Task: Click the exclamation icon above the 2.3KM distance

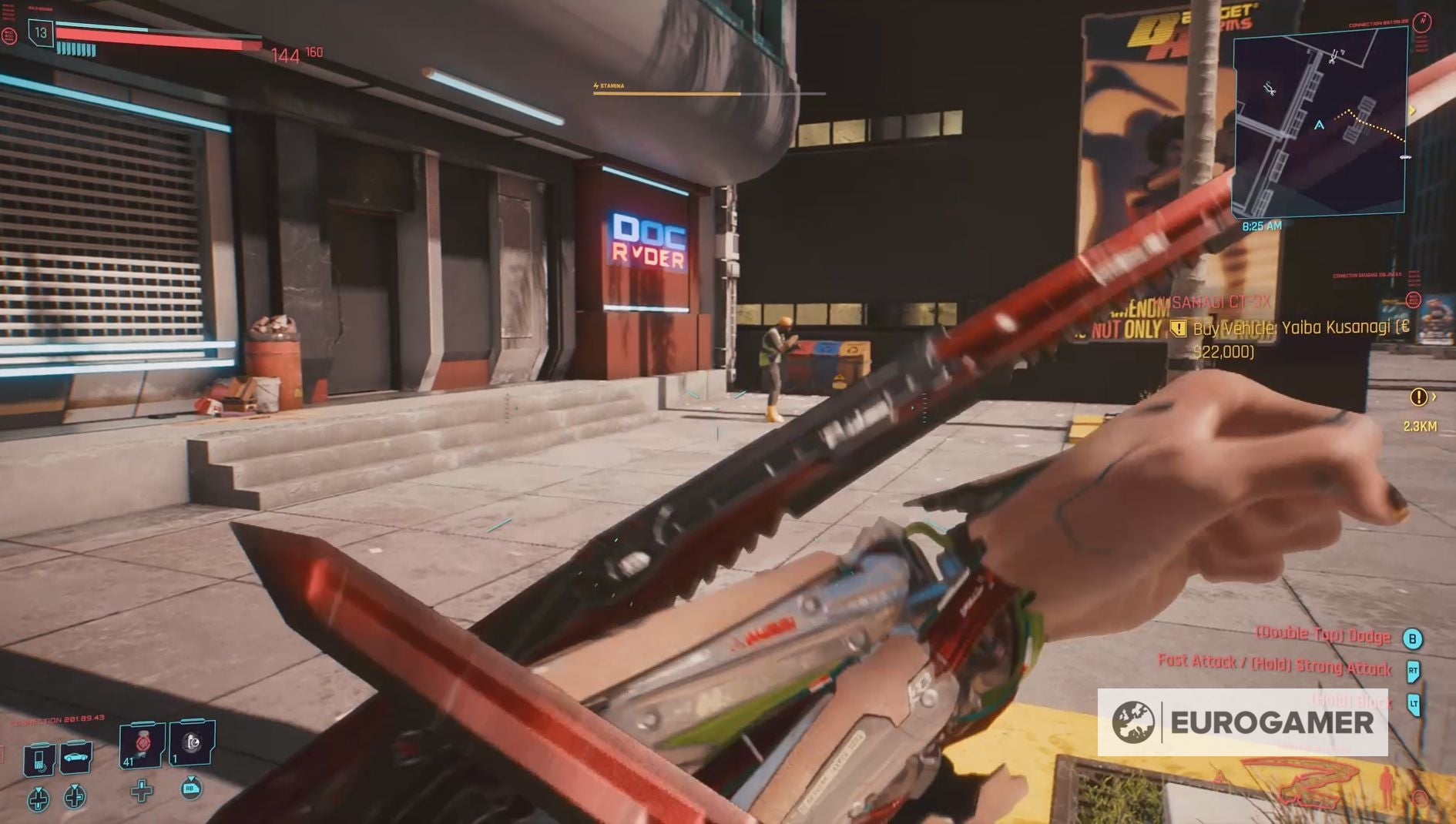Action: click(1419, 398)
